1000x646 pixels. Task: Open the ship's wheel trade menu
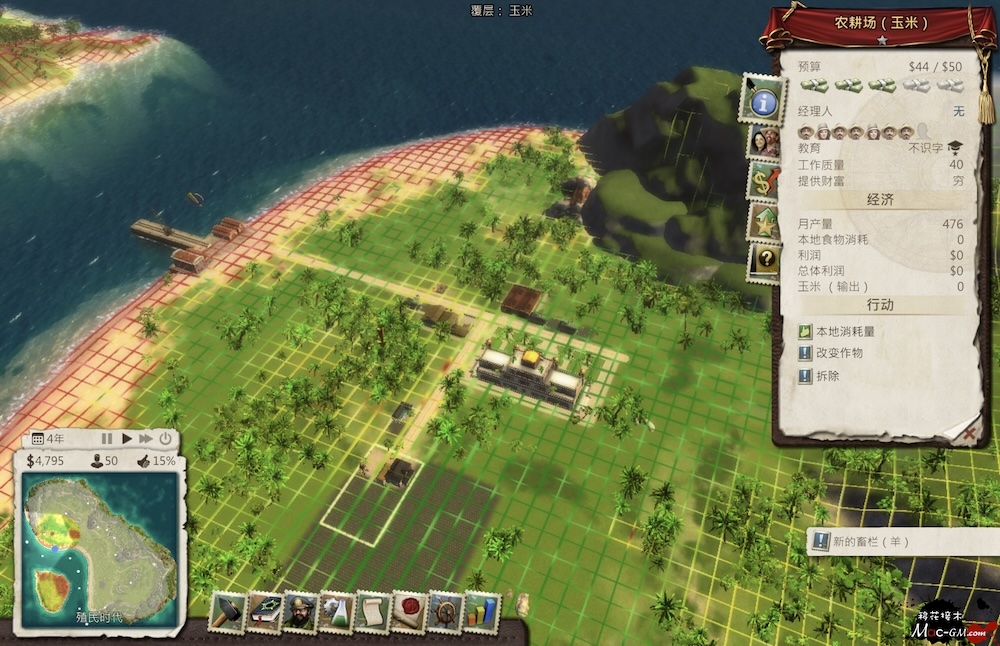444,611
